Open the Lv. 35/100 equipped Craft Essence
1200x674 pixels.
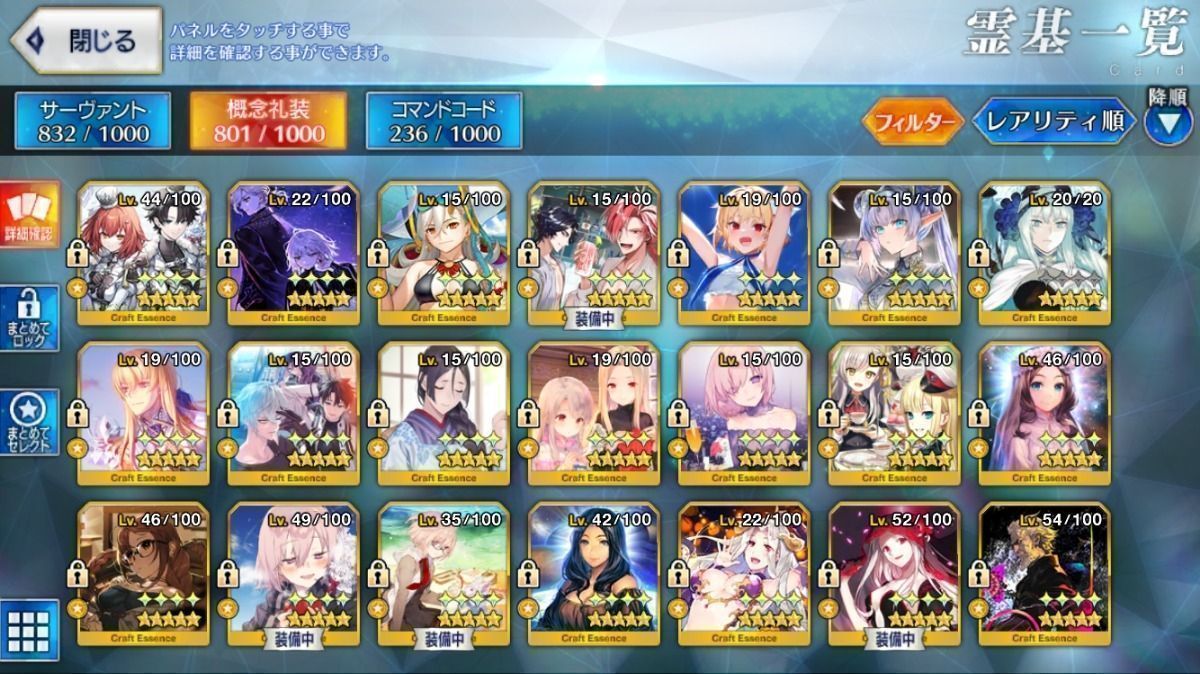[x=443, y=573]
